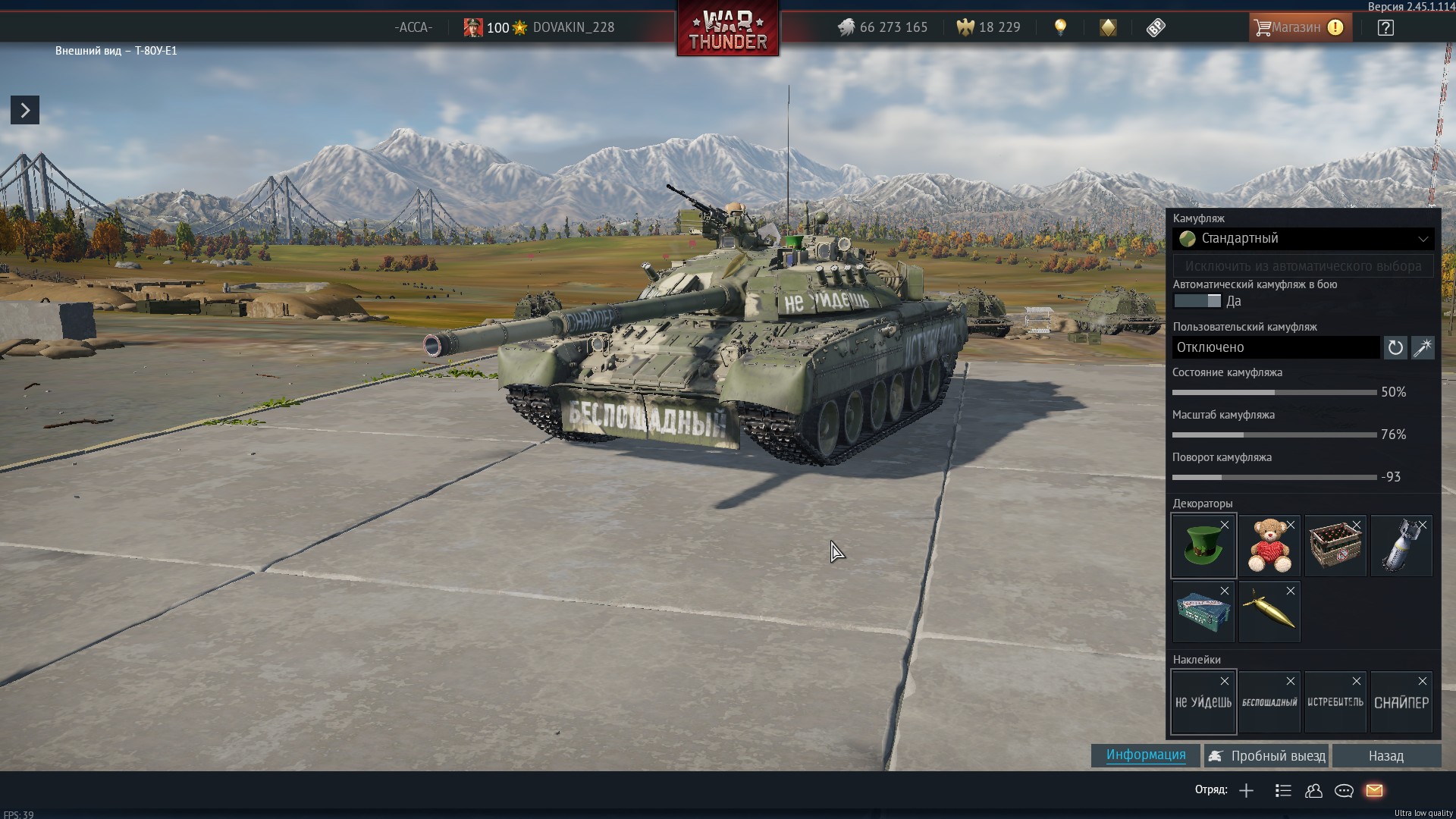The width and height of the screenshot is (1456, 819).
Task: Refresh the user camouflage list
Action: (1395, 348)
